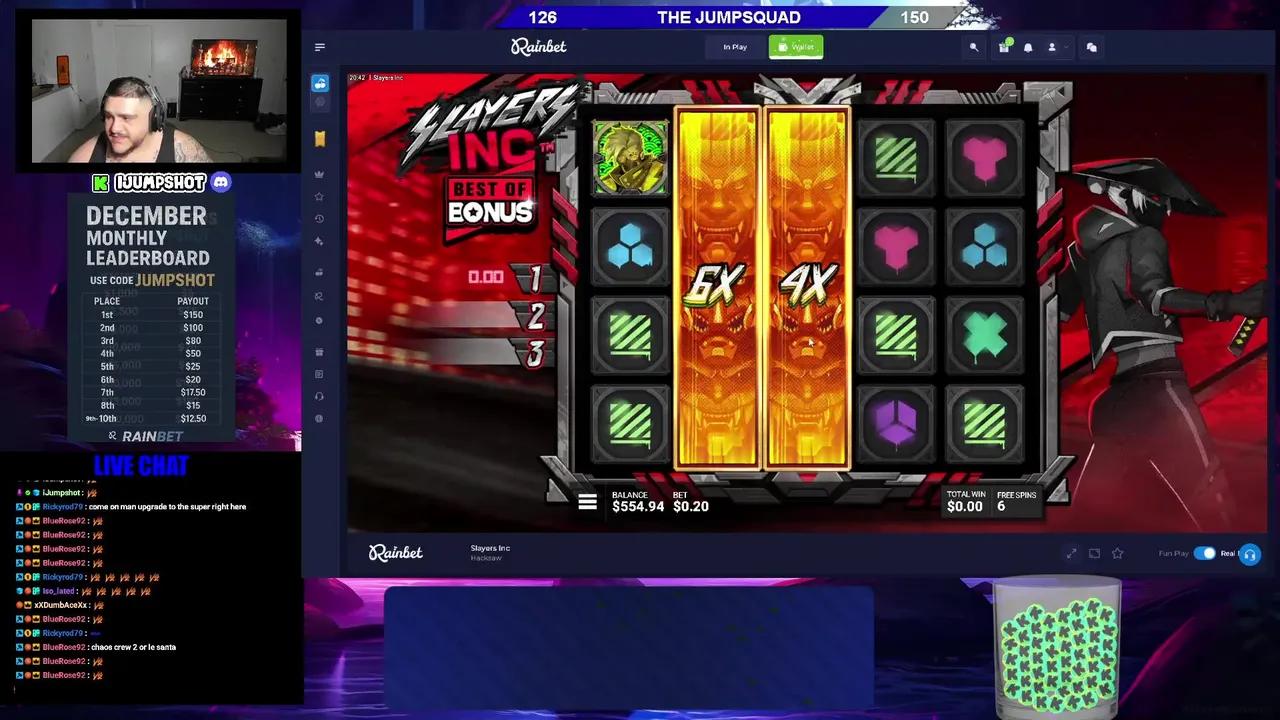Click the streamer webcam thumbnail top left
Screen dimensions: 1280x720
pyautogui.click(x=157, y=90)
